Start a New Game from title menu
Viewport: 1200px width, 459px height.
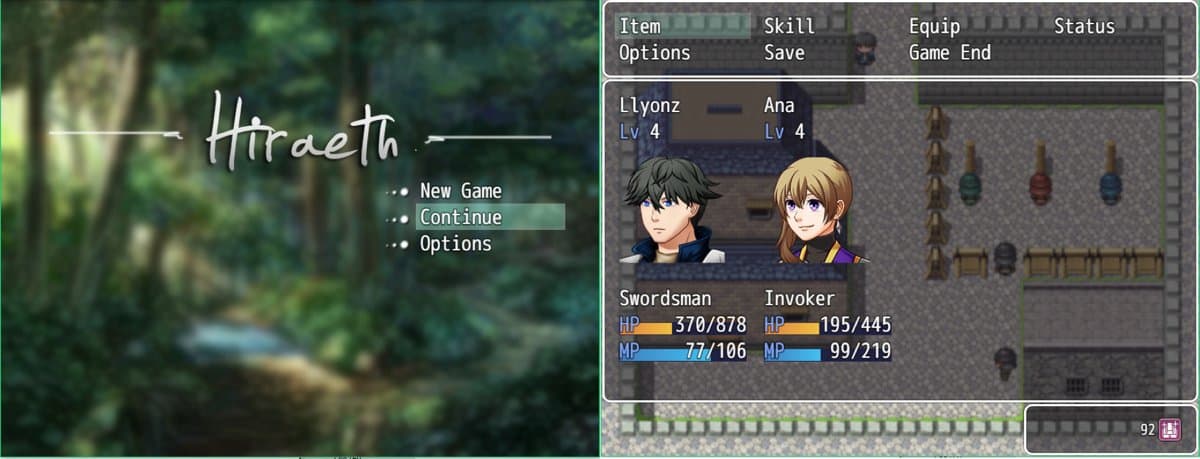(x=460, y=191)
